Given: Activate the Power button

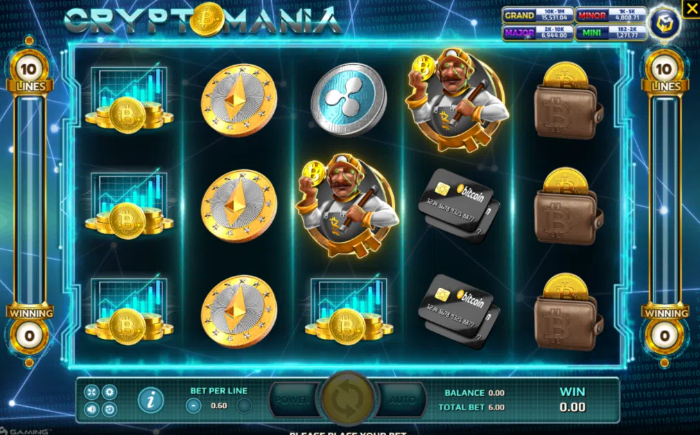Looking at the screenshot, I should click(x=293, y=399).
